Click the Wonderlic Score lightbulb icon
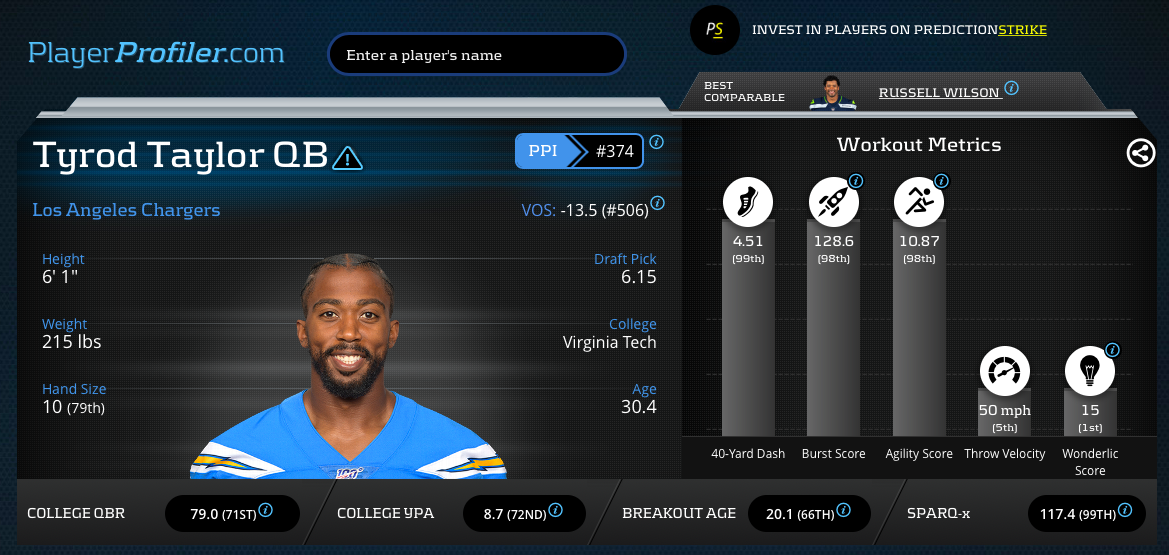Screen dimensions: 1169x555 1089,372
